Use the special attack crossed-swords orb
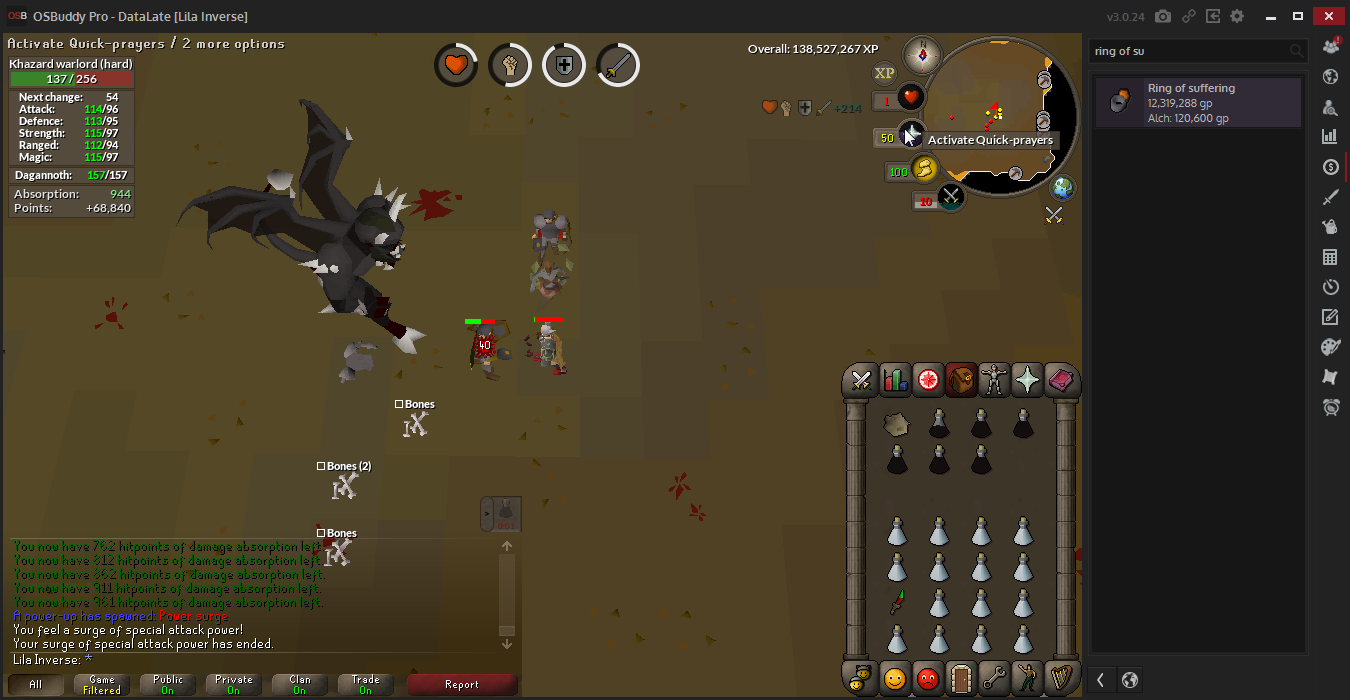1350x700 pixels. pyautogui.click(x=950, y=197)
